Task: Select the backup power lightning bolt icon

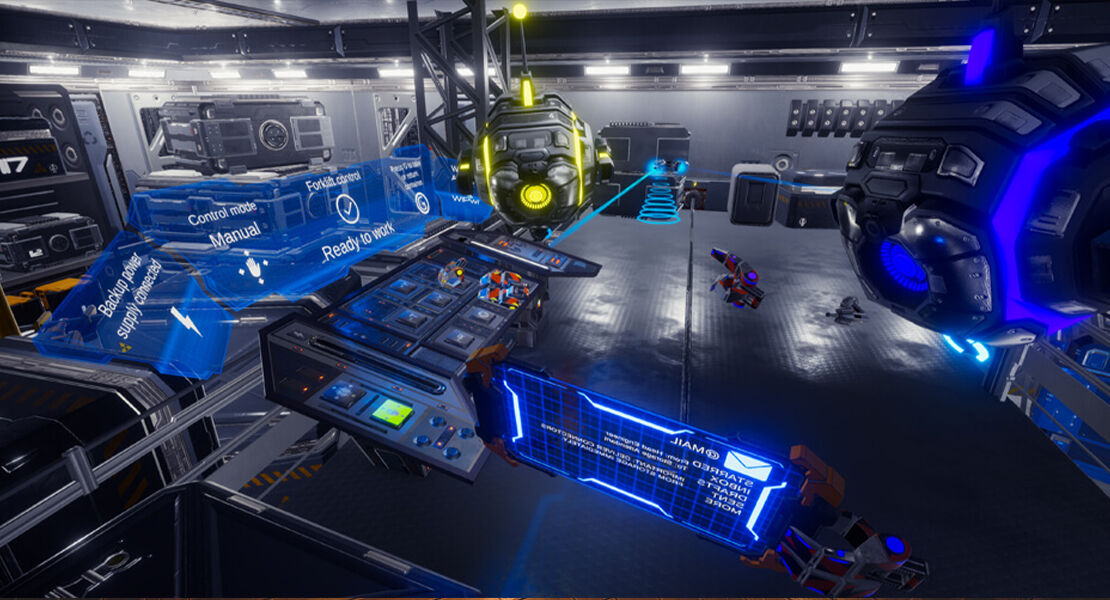Action: 186,320
